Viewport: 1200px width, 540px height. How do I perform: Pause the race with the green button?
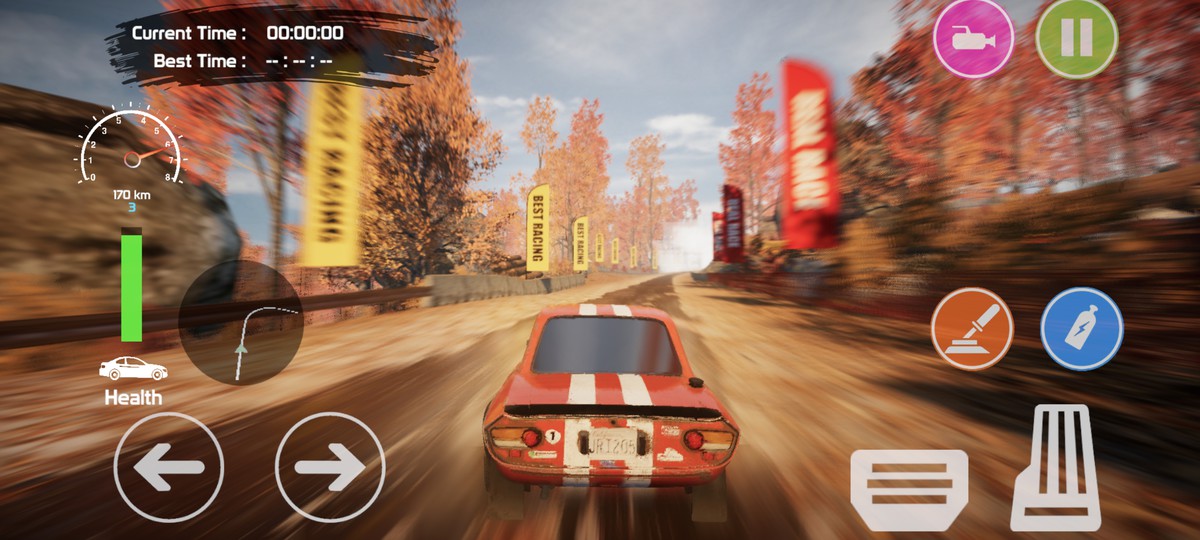[x=1076, y=39]
